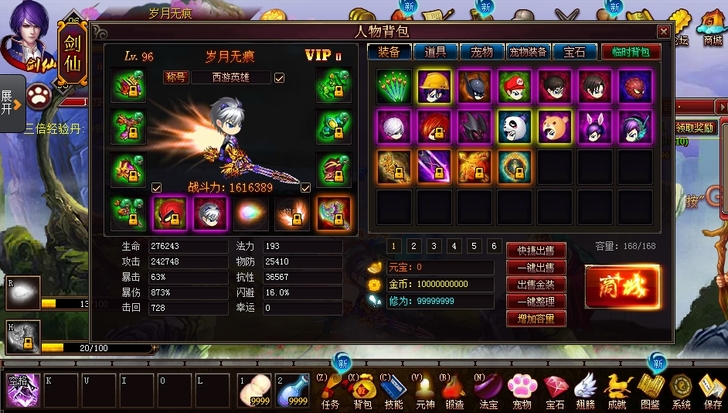The image size is (728, 413).
Task: Go to bag page 3
Action: click(433, 246)
